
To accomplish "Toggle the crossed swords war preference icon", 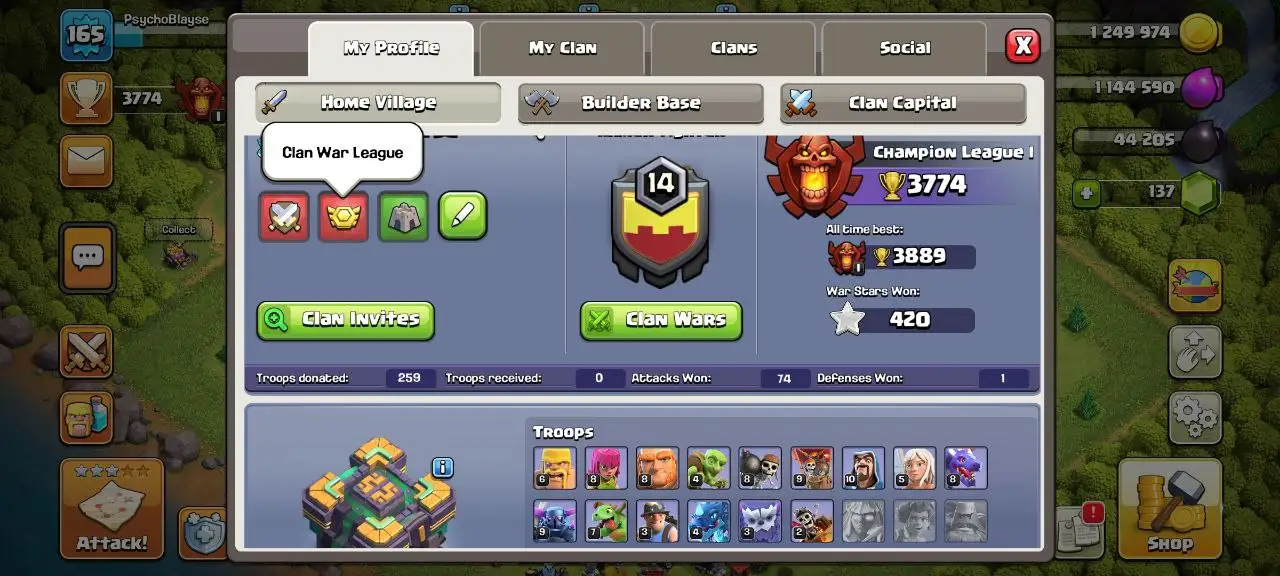I will pos(284,216).
